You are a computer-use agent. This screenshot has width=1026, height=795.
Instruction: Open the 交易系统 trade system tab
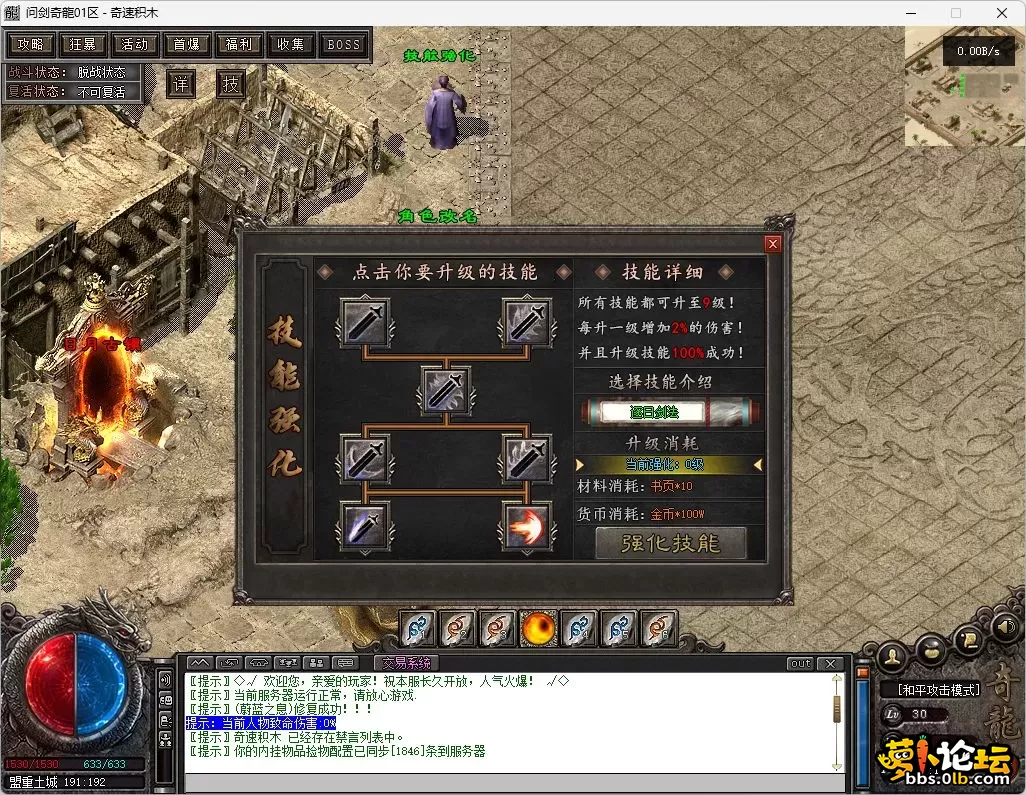[x=405, y=663]
